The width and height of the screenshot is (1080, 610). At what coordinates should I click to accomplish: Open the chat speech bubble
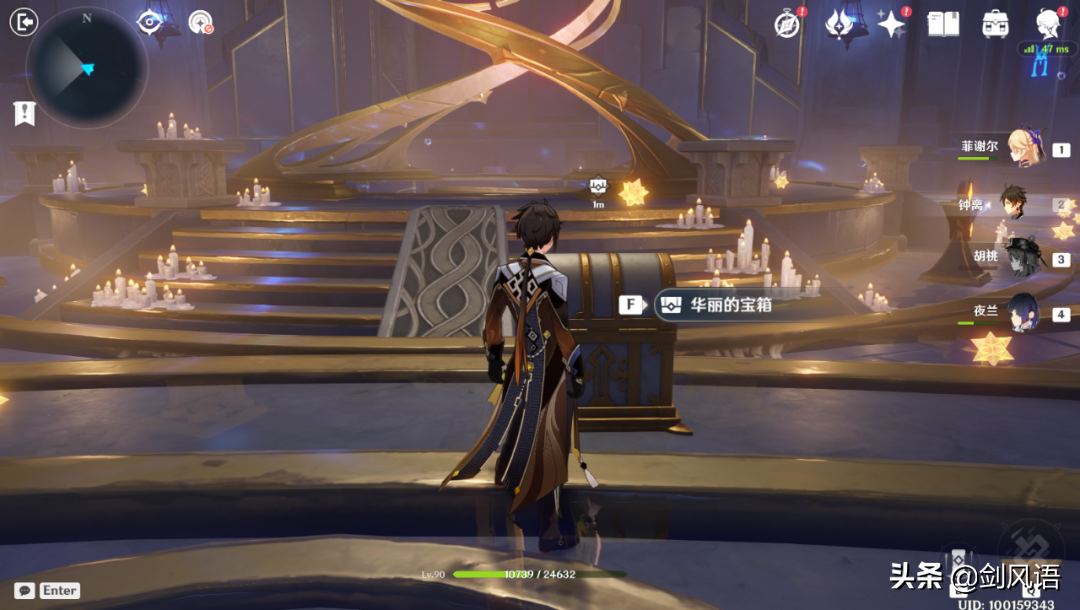point(24,591)
